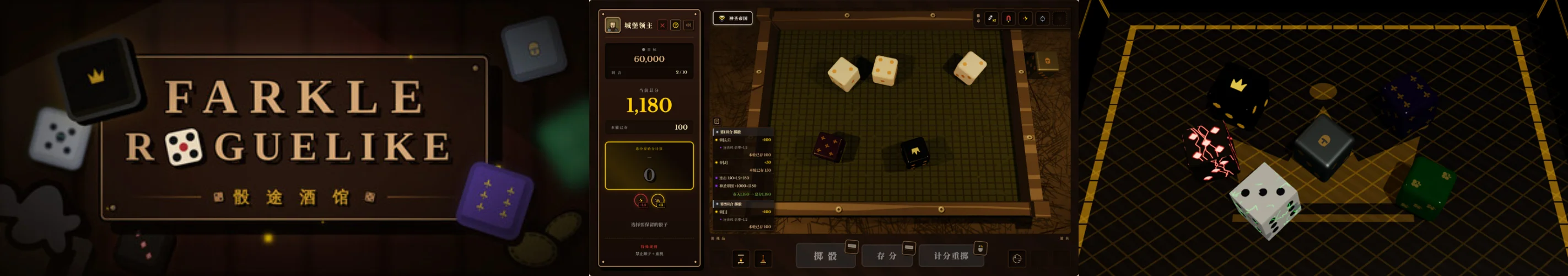The height and width of the screenshot is (276, 1568).
Task: Select the black crown die on table
Action: (x=915, y=152)
